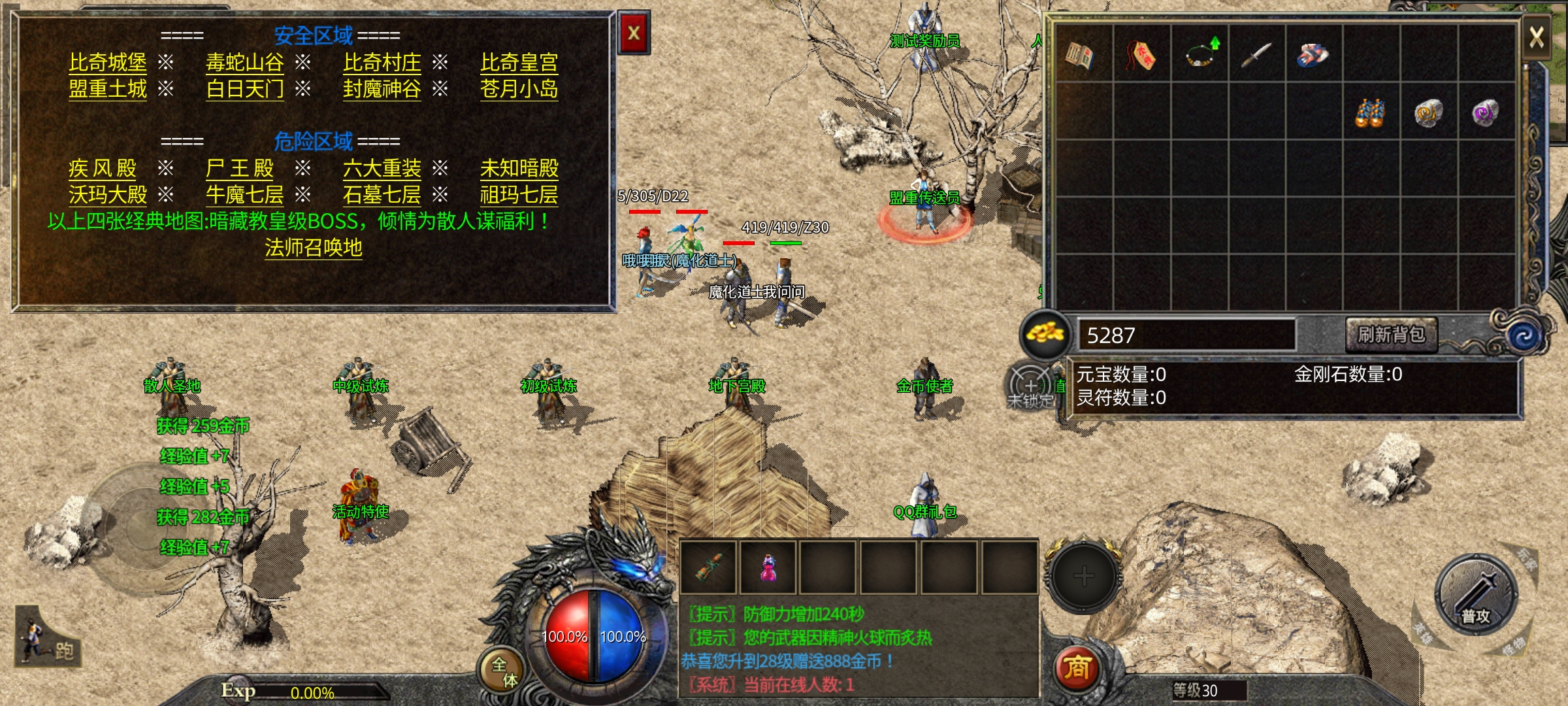Use the pink potion in quick slot
The width and height of the screenshot is (1568, 706).
tap(768, 567)
